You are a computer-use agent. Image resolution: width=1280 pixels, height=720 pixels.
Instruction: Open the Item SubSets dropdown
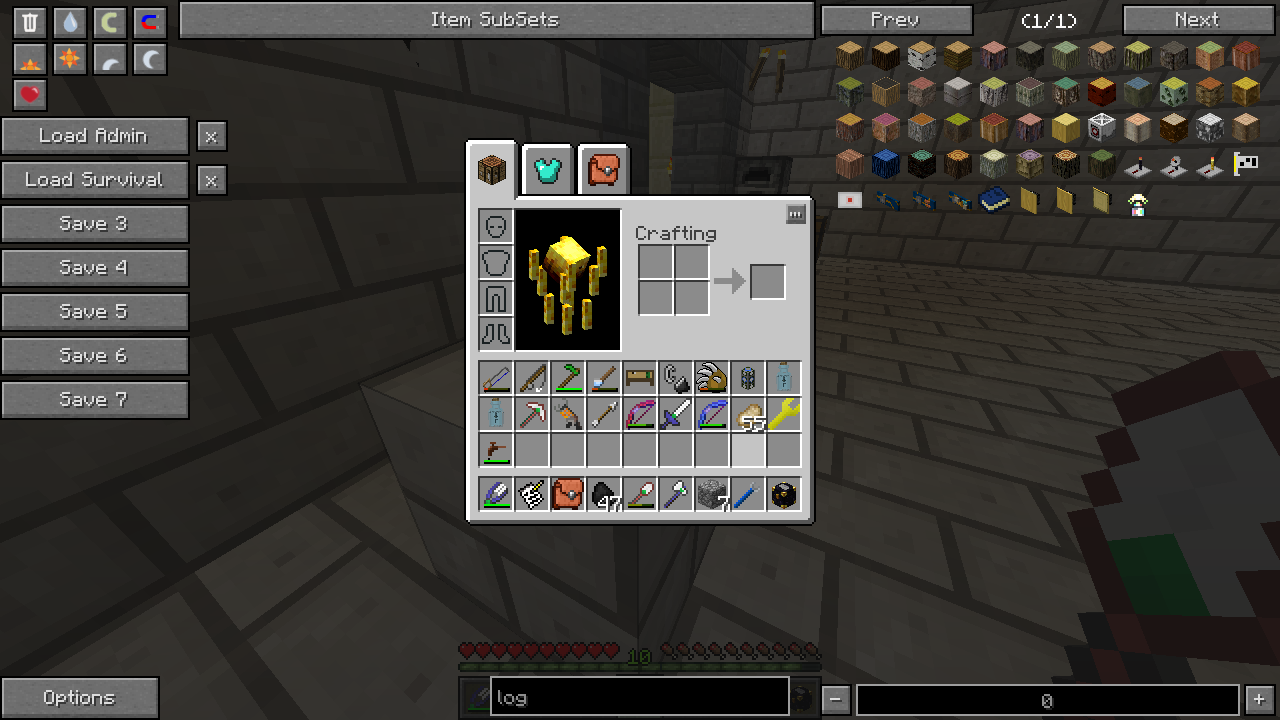tap(496, 20)
